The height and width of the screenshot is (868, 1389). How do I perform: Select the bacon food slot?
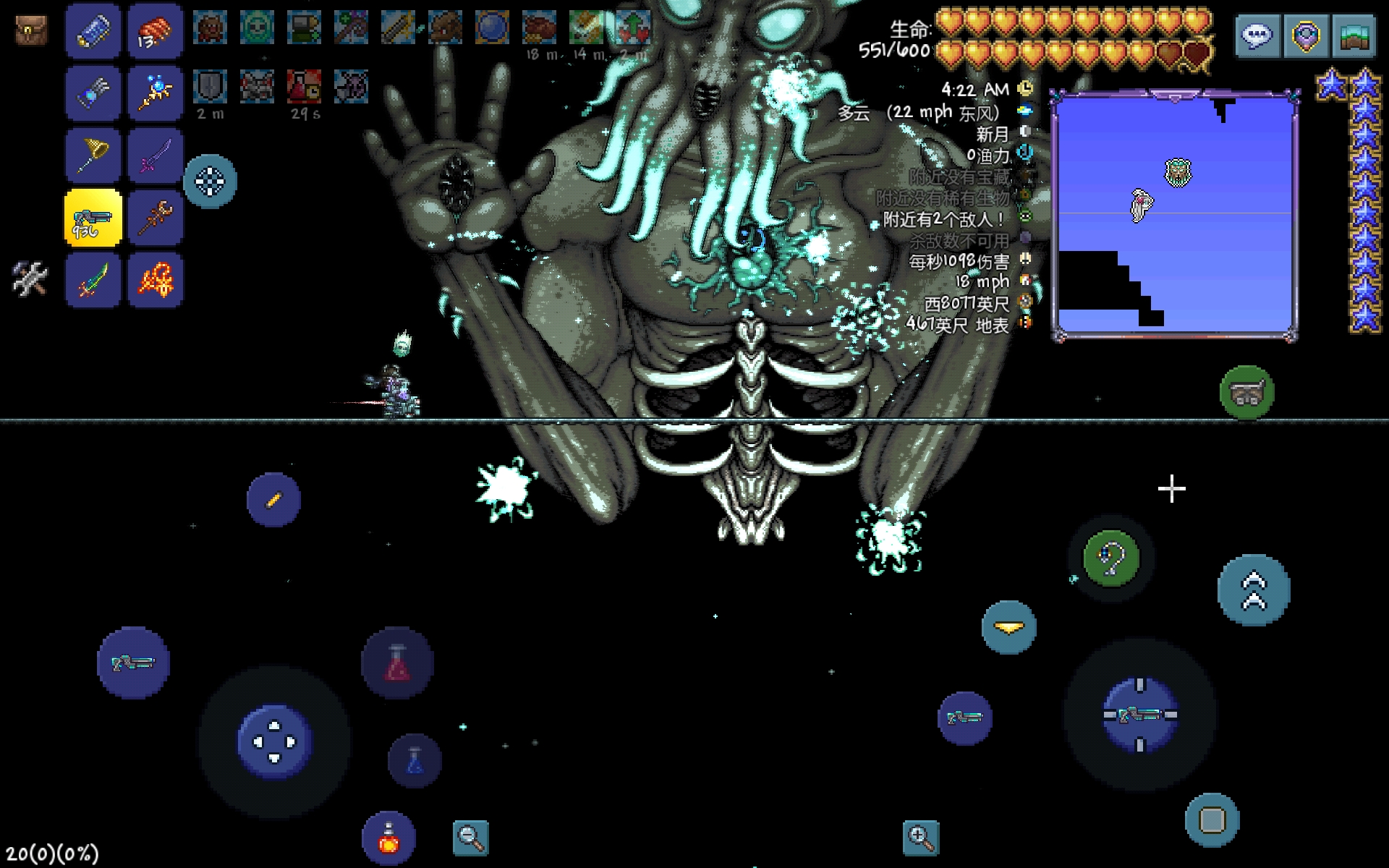(156, 31)
